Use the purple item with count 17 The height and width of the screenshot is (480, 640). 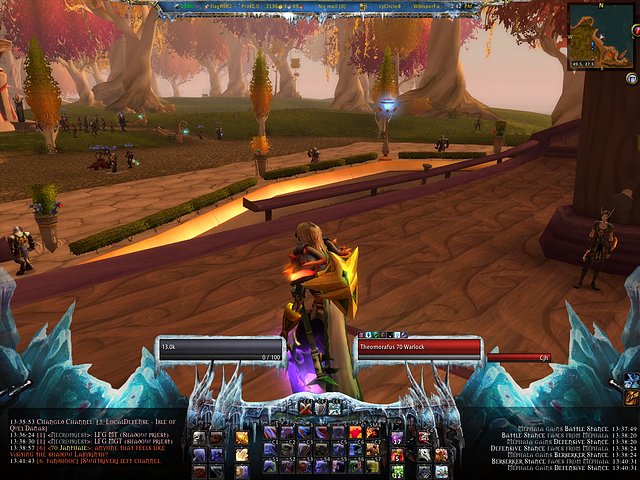[397, 436]
